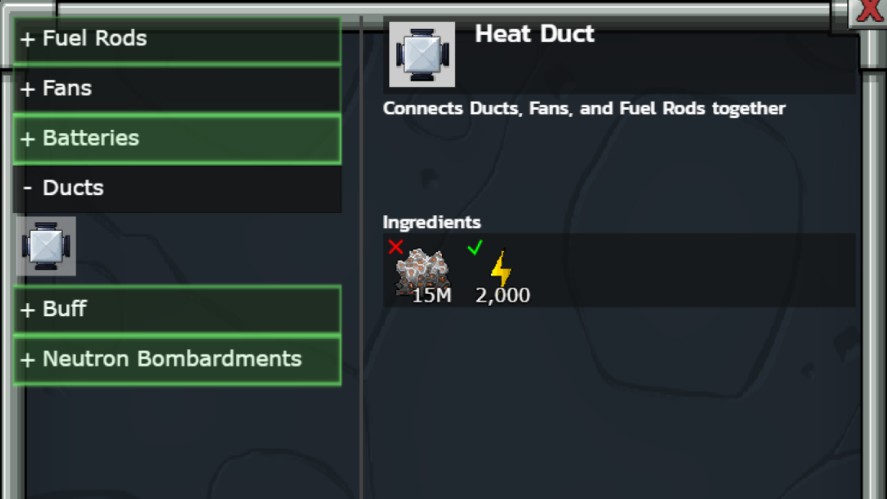Image resolution: width=887 pixels, height=499 pixels.
Task: Open the Batteries category
Action: tap(177, 139)
